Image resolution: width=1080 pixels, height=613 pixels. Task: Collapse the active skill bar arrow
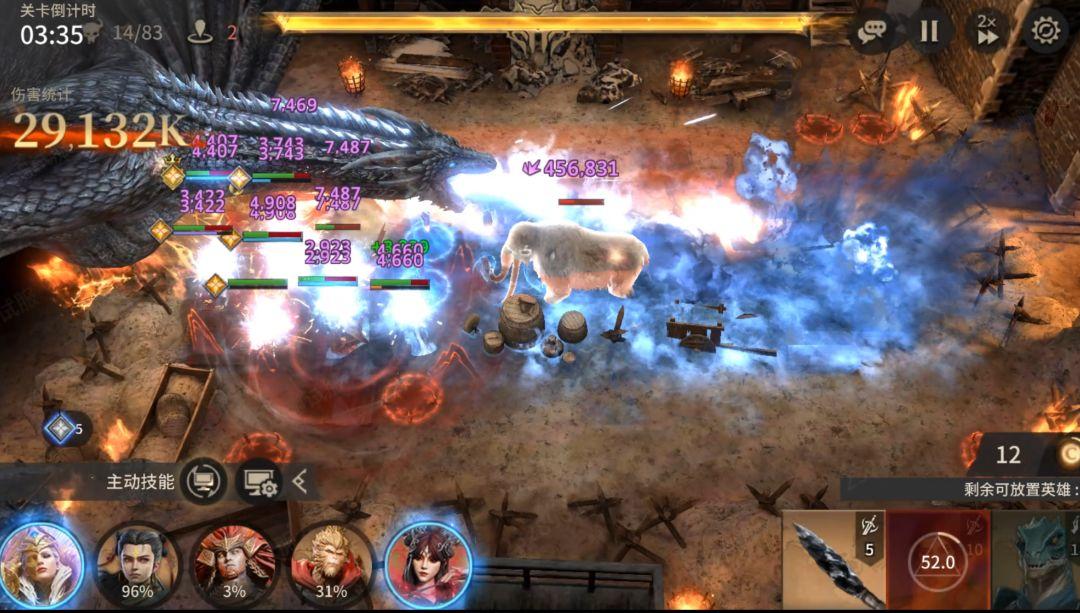click(x=300, y=482)
